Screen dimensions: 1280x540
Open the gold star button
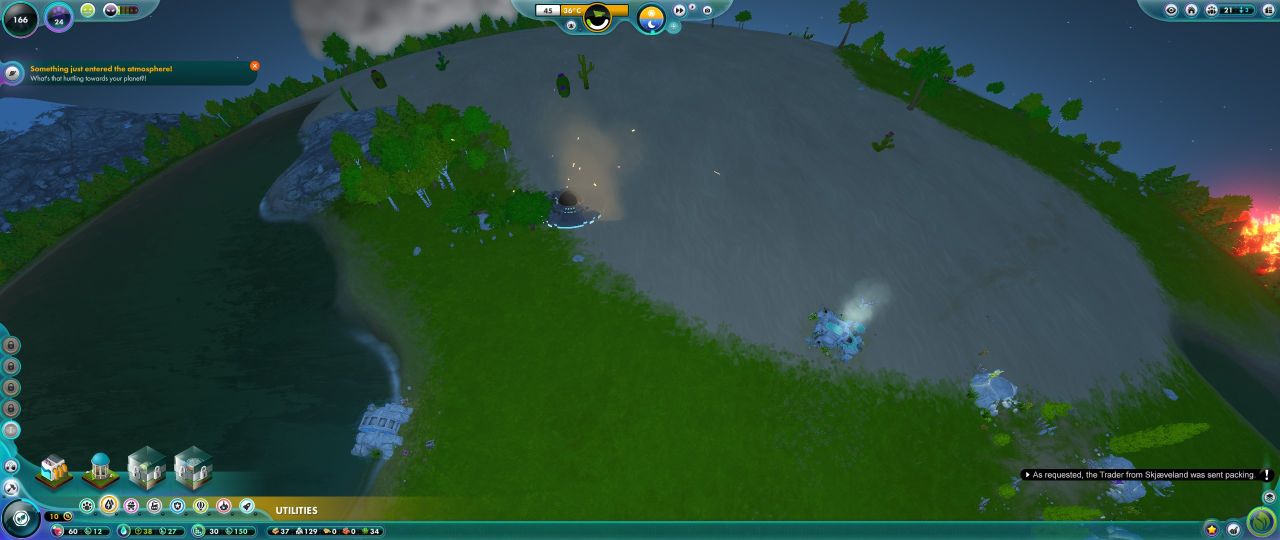(x=1212, y=528)
